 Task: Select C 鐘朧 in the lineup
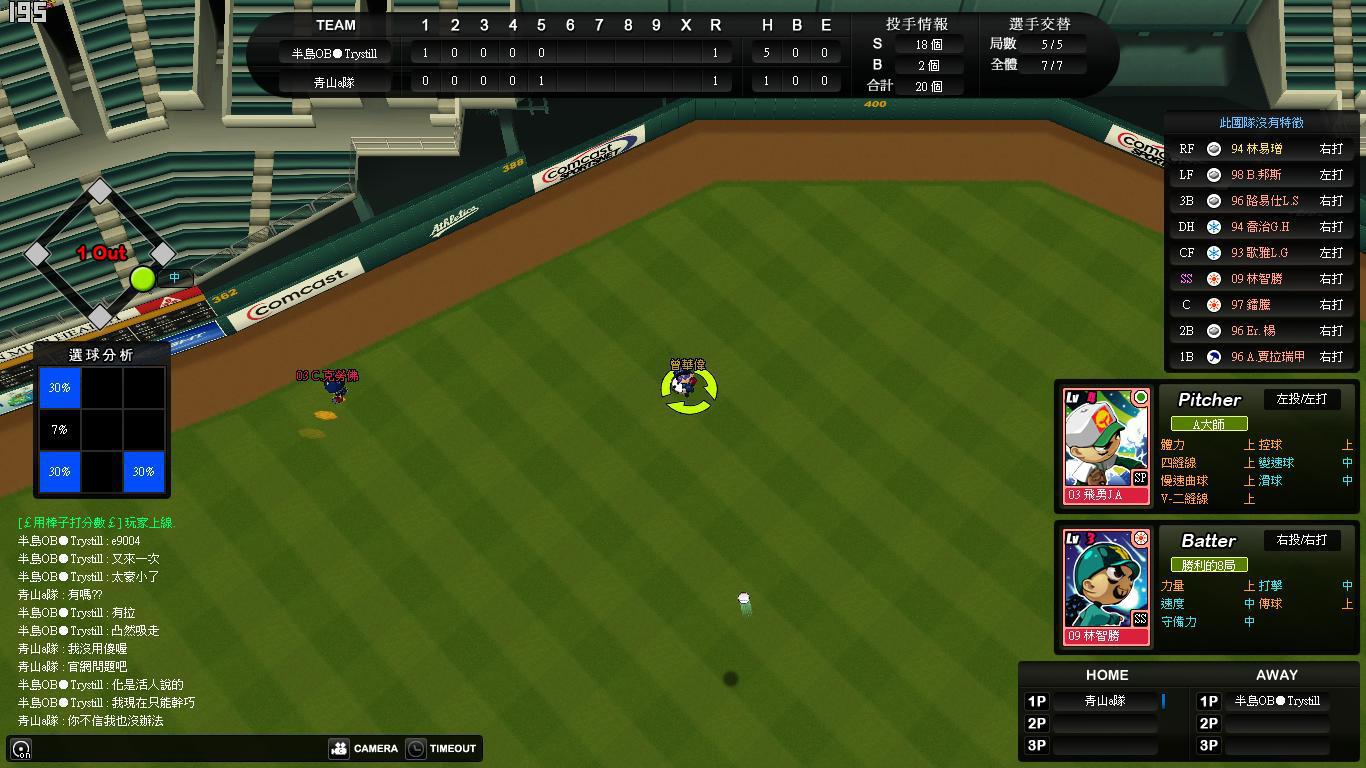click(x=1265, y=305)
